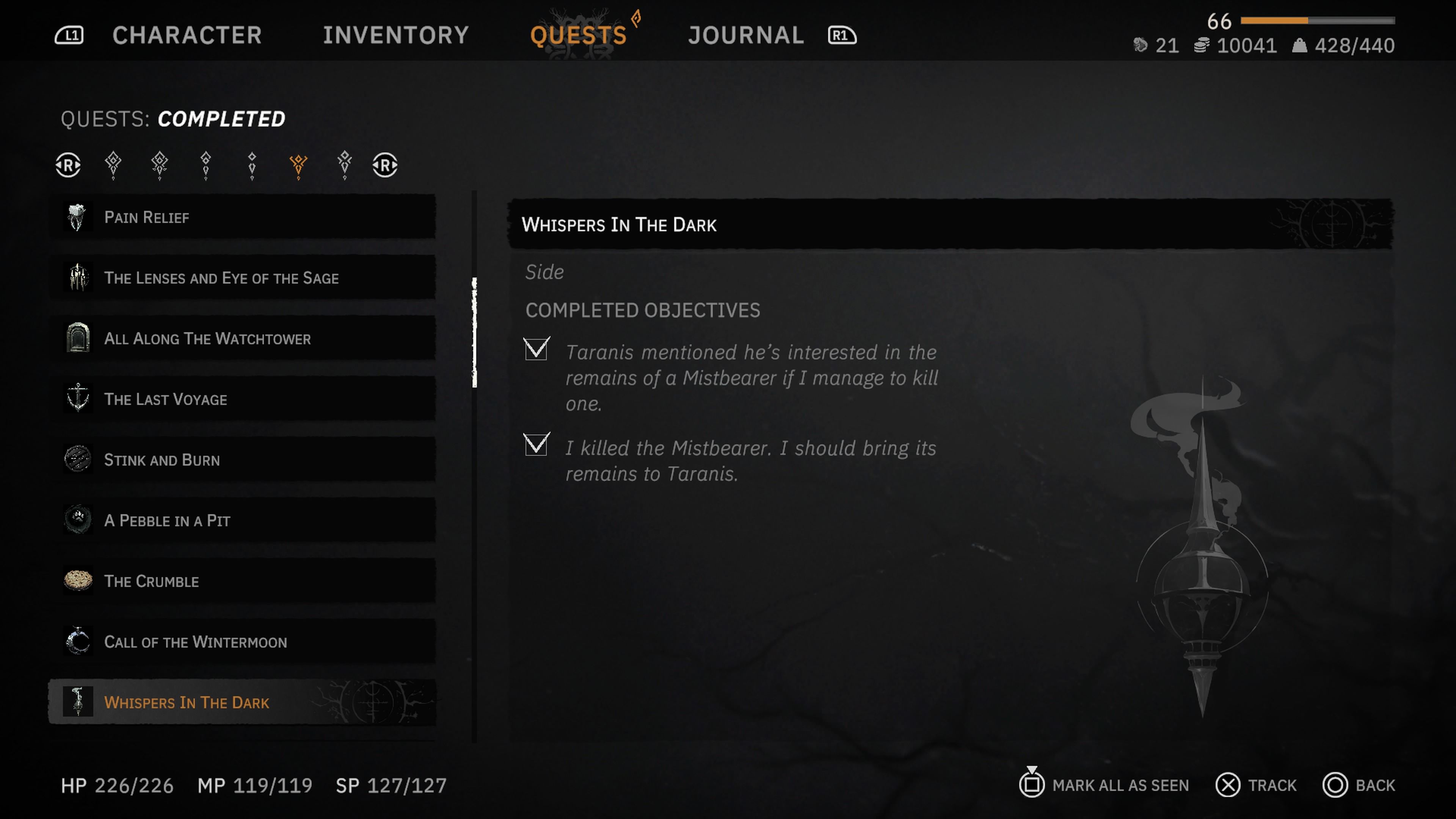Open A Pebble in a Pit quest

(x=243, y=520)
